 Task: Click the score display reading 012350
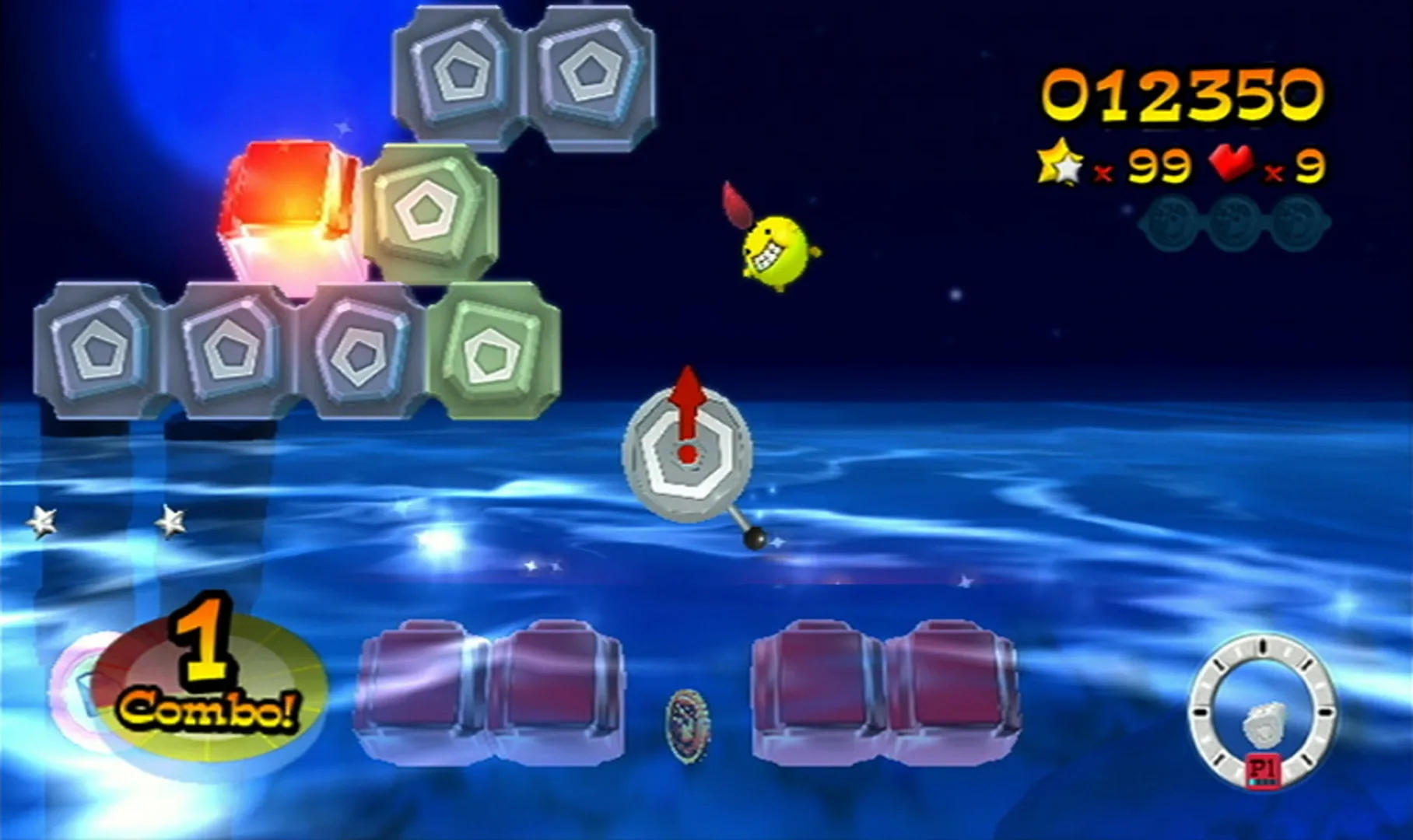coord(1182,93)
